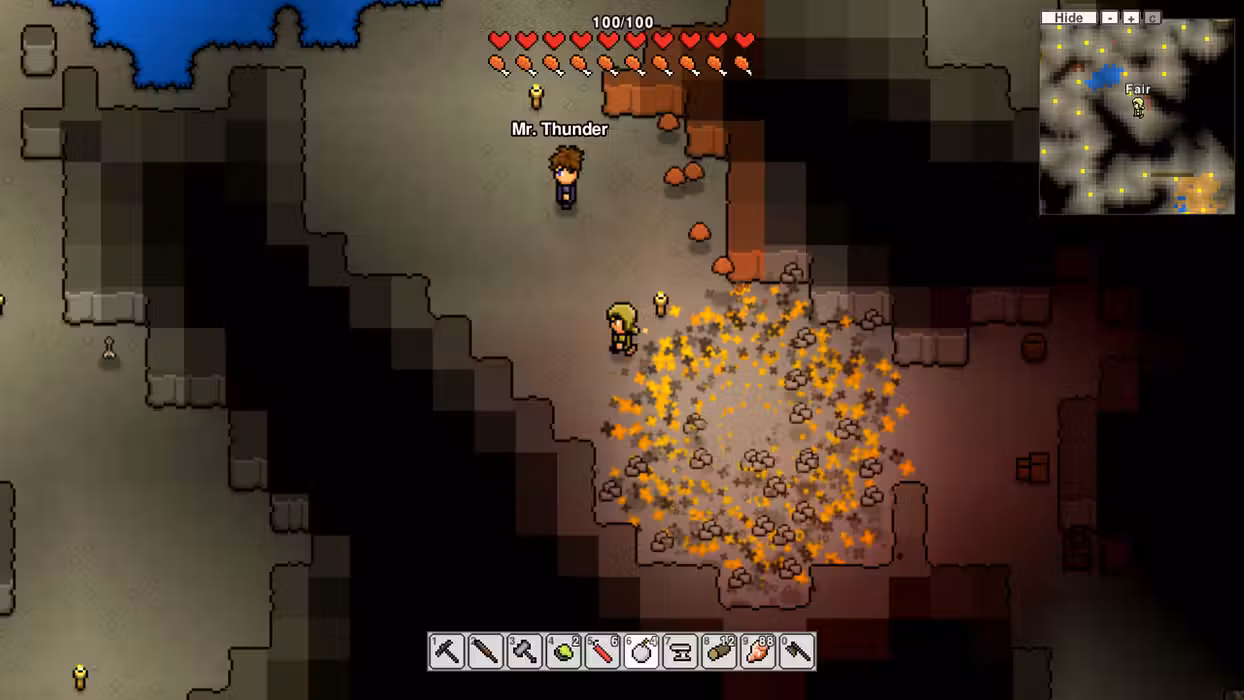Image resolution: width=1244 pixels, height=700 pixels.
Task: Choose the hammer in hotbar slot 3
Action: (525, 651)
